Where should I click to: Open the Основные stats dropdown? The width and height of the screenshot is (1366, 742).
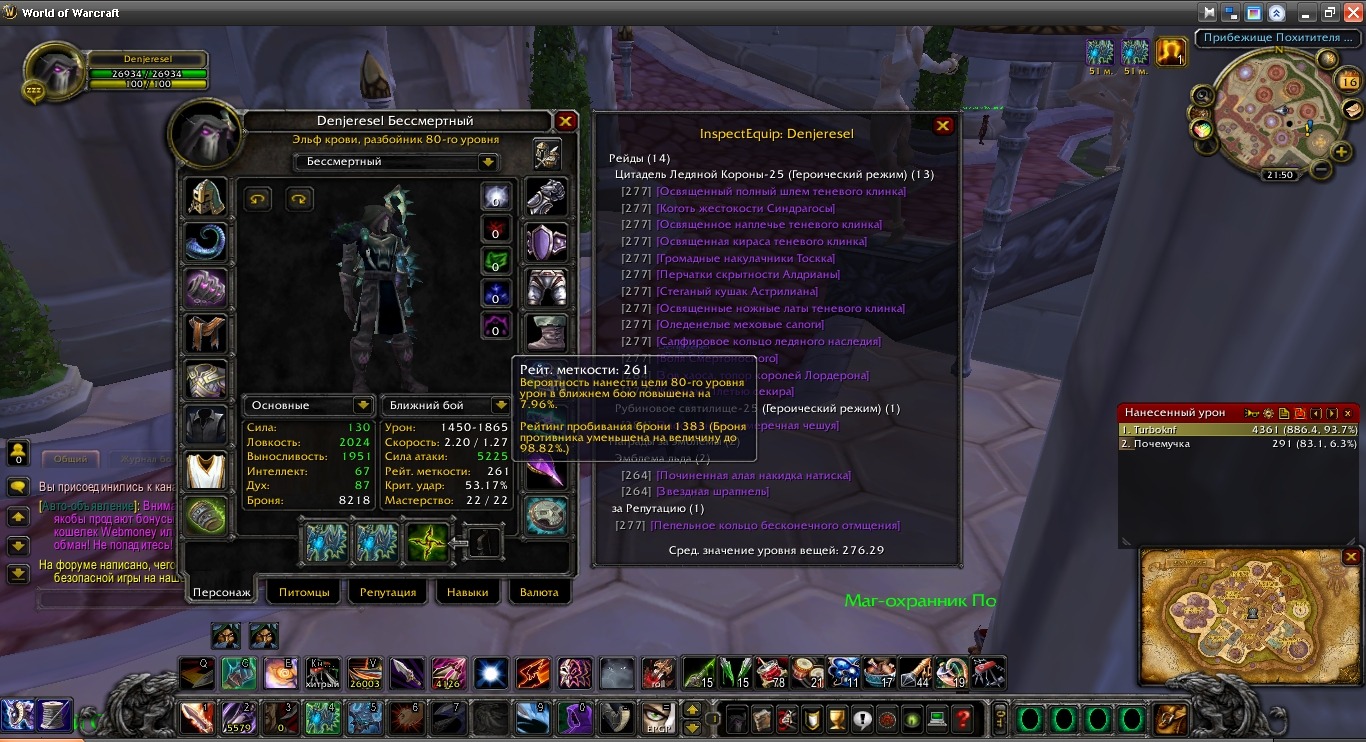[x=363, y=406]
